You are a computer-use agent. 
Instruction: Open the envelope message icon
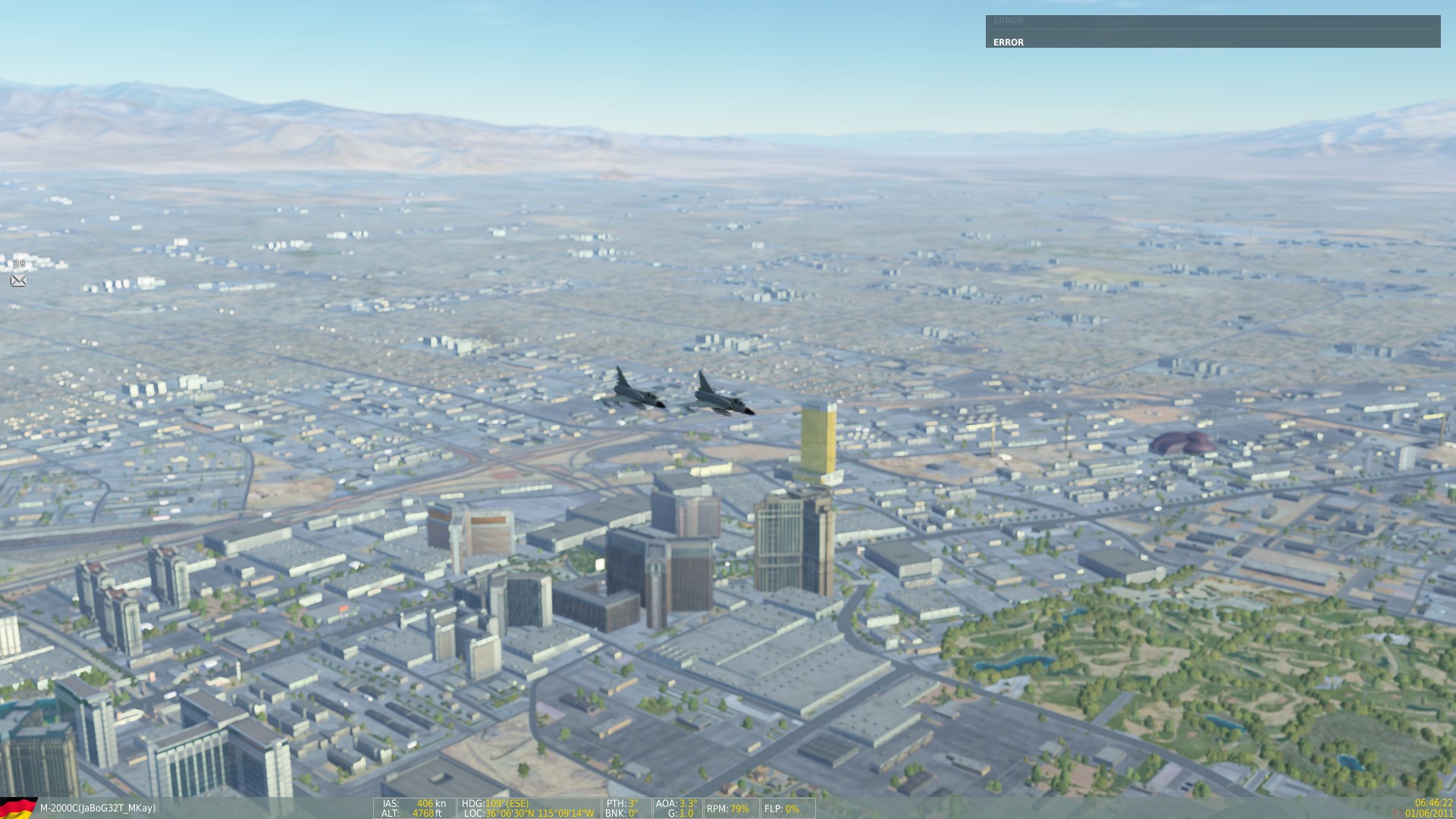(x=19, y=281)
